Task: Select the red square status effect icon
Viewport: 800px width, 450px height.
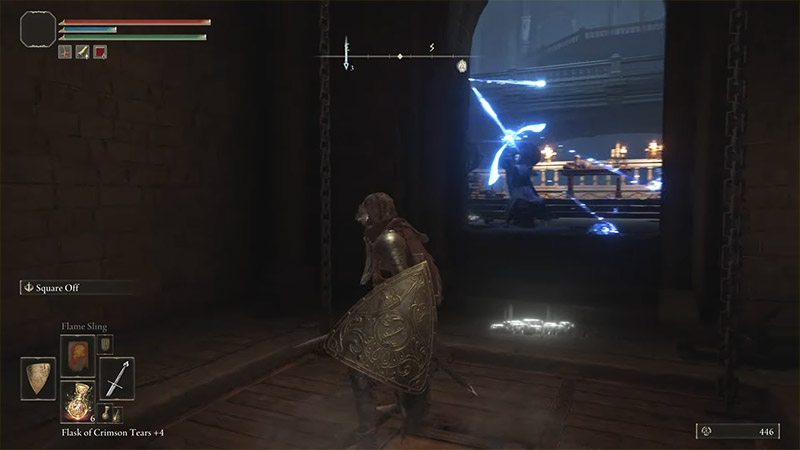Action: (x=100, y=52)
